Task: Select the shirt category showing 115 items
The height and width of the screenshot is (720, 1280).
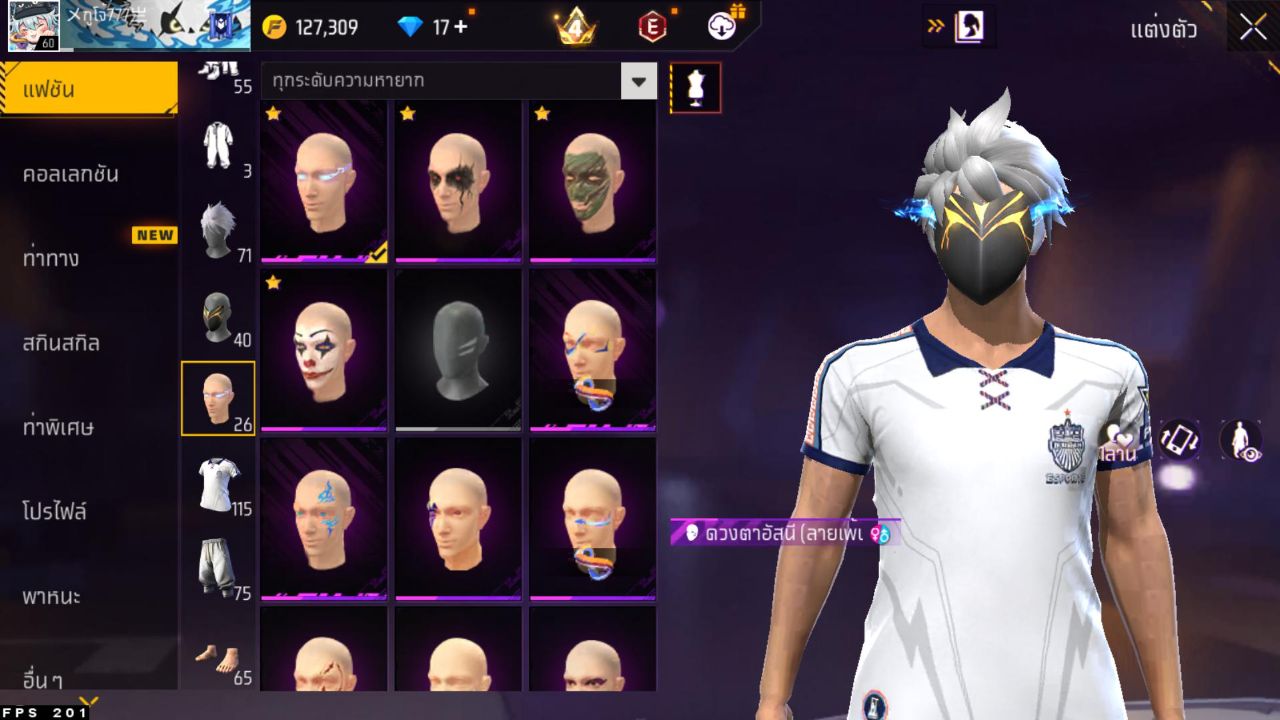Action: (220, 483)
